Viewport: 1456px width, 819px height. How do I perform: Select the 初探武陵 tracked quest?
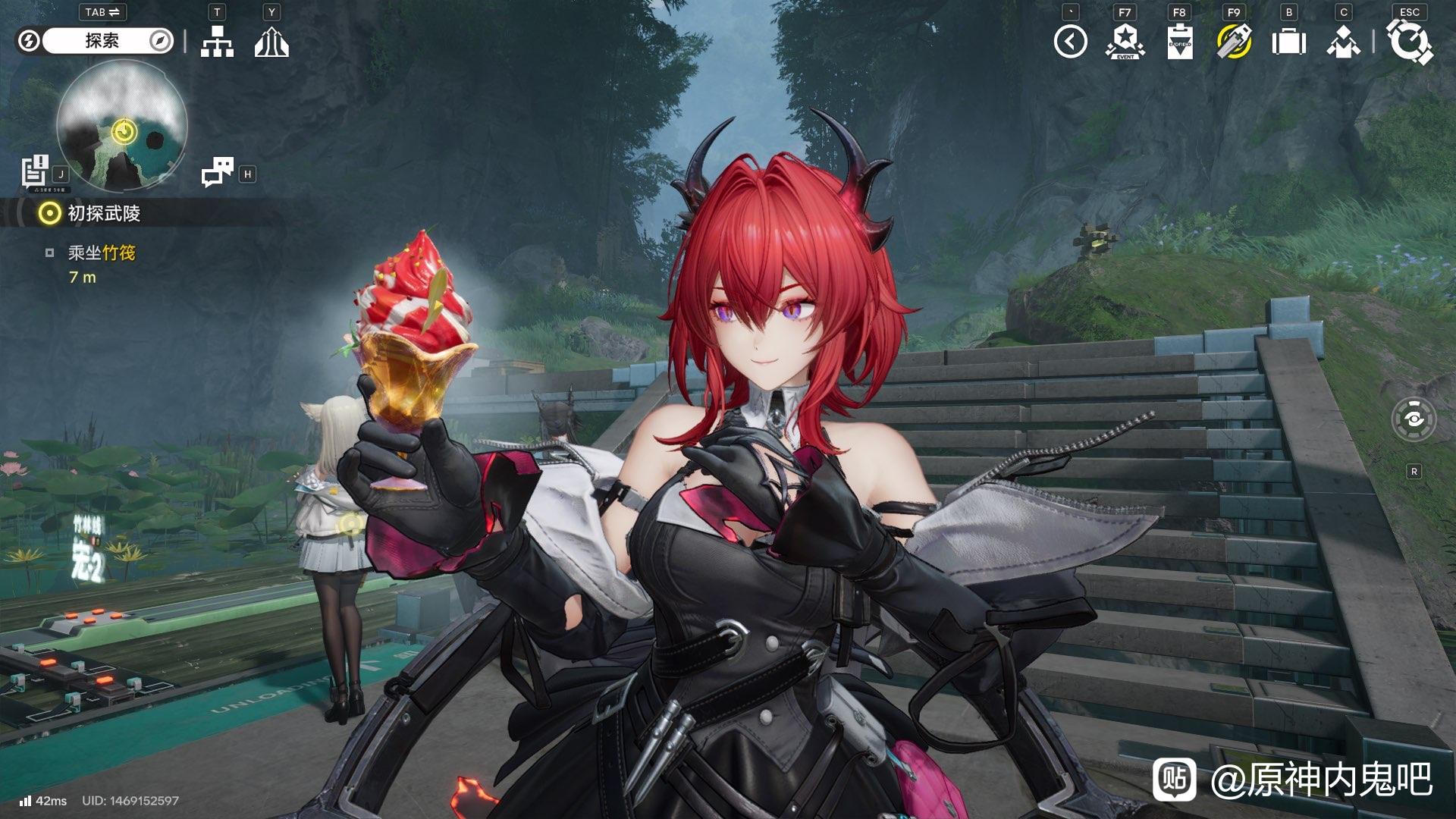pos(104,214)
